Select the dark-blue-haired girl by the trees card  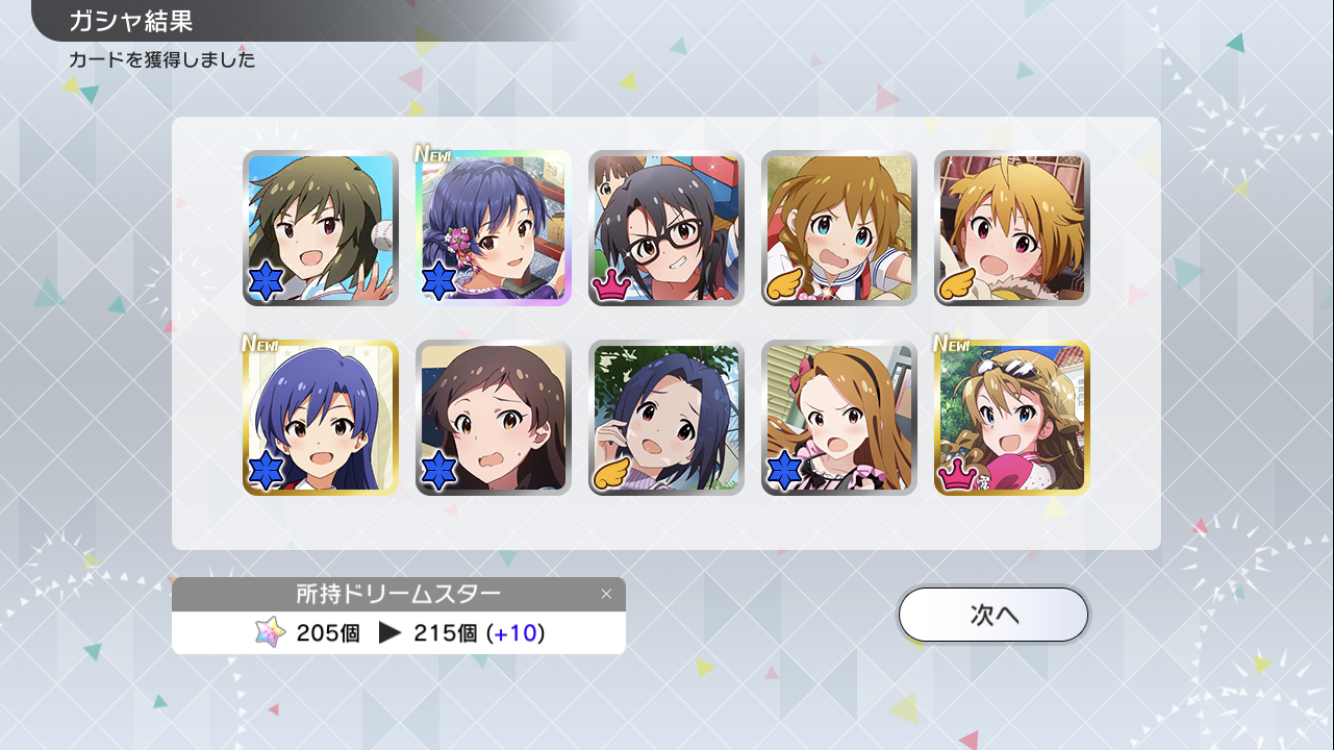666,418
